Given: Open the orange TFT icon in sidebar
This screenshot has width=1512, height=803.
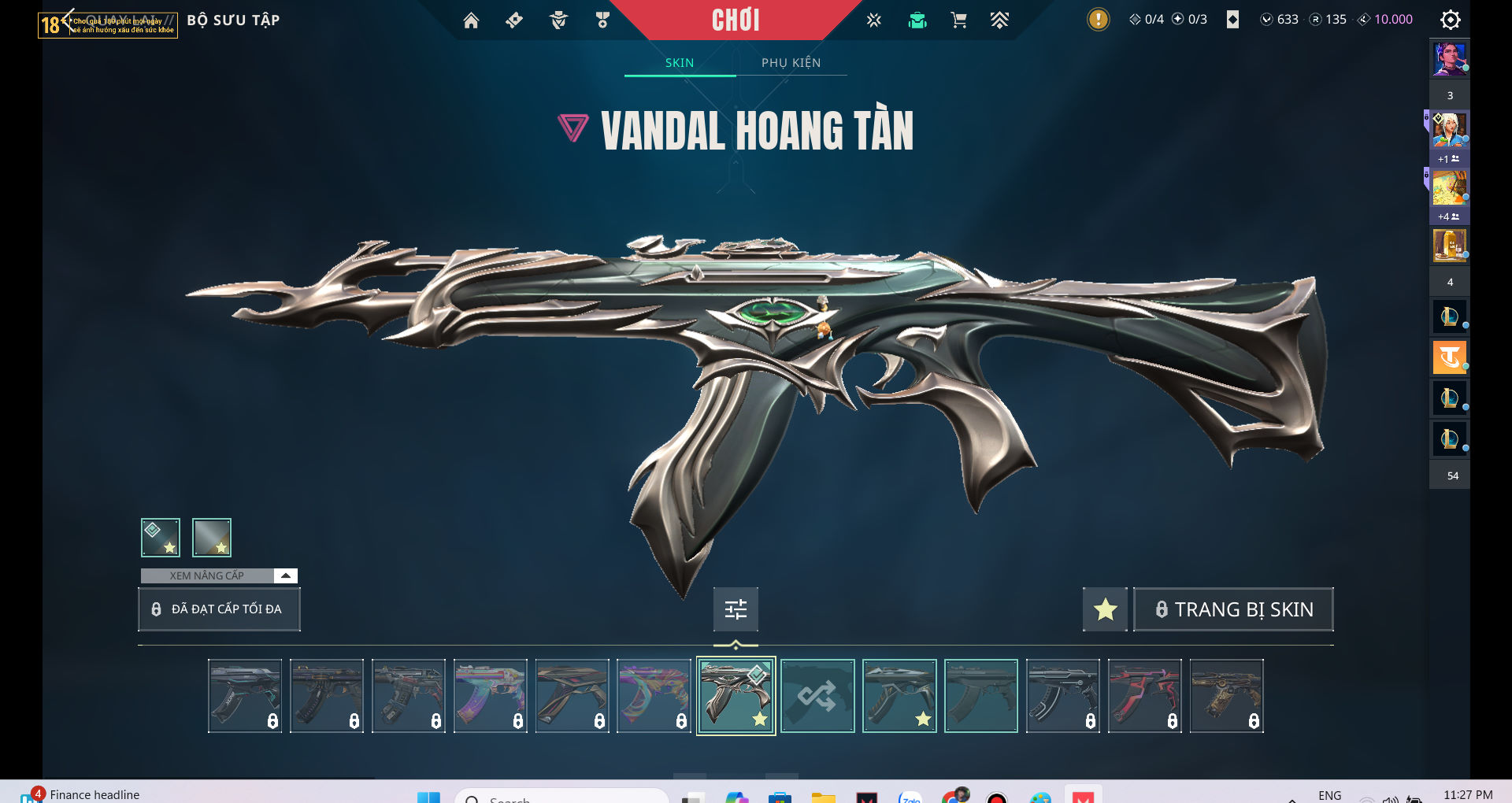Looking at the screenshot, I should pos(1449,357).
